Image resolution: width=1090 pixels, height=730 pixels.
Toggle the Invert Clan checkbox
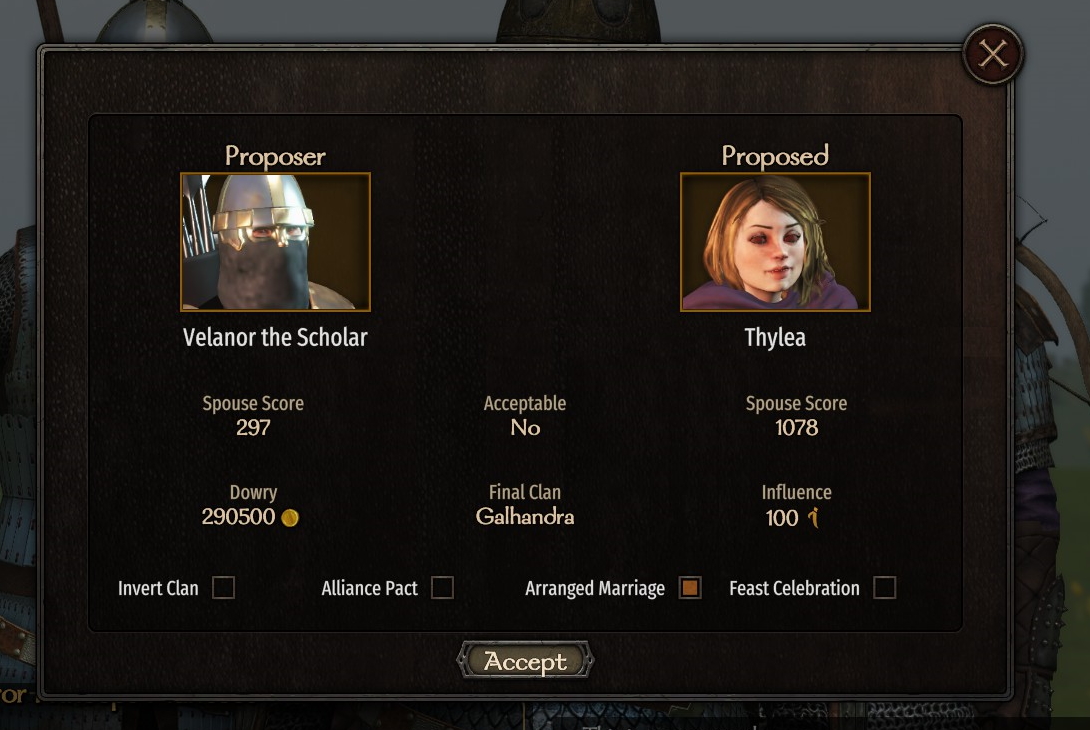[x=223, y=588]
